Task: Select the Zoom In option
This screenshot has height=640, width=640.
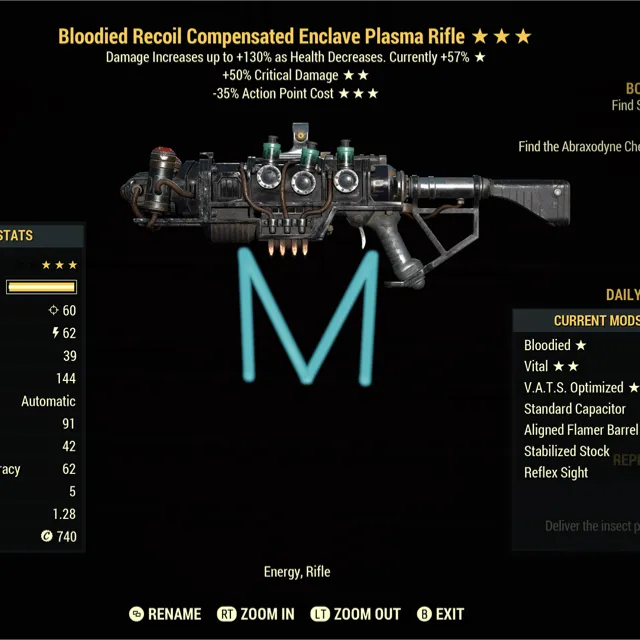Action: click(258, 614)
